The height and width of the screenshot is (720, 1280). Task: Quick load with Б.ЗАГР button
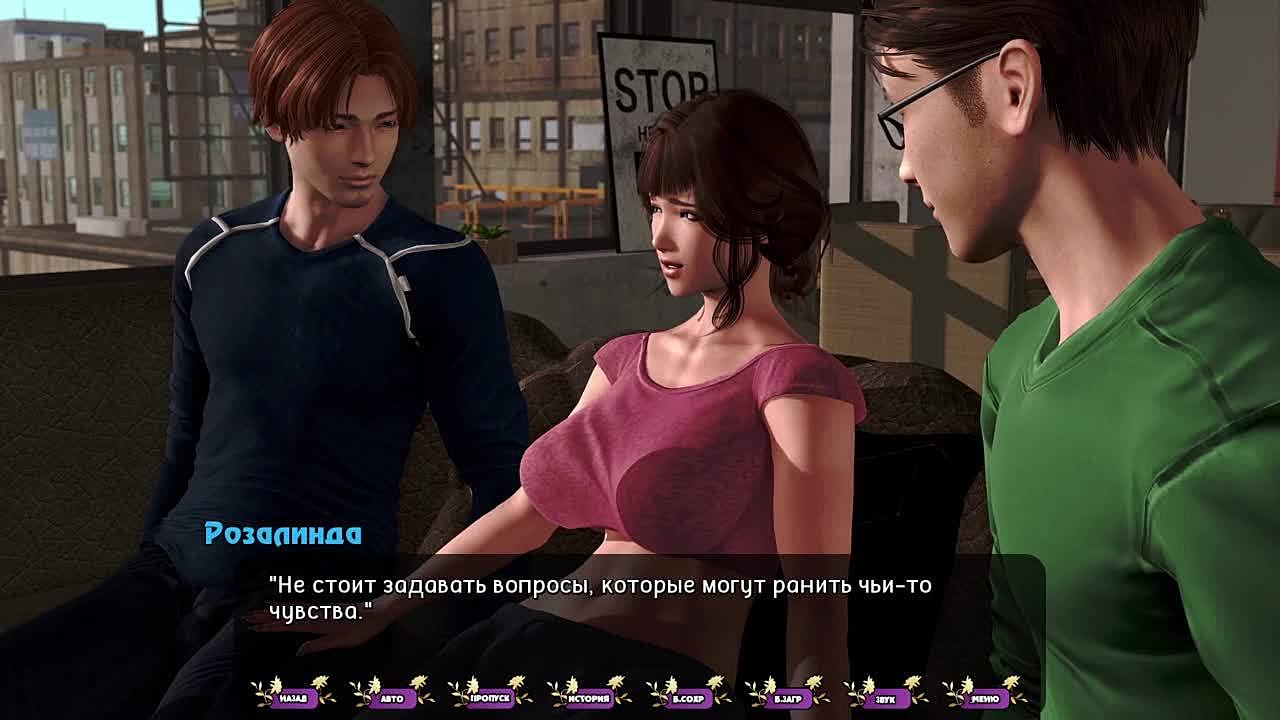coord(788,698)
